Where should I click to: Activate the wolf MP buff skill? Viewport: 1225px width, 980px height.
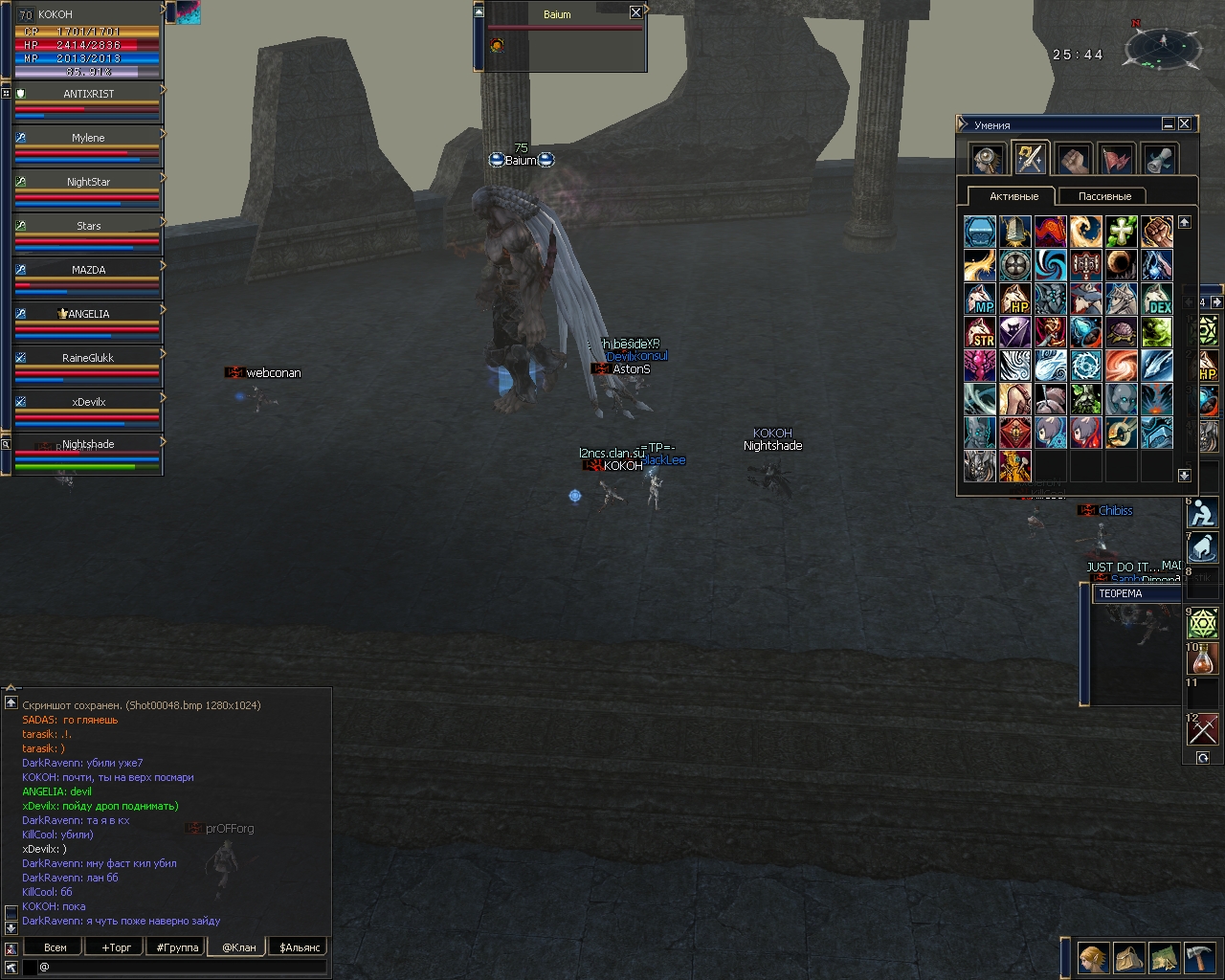[x=980, y=299]
